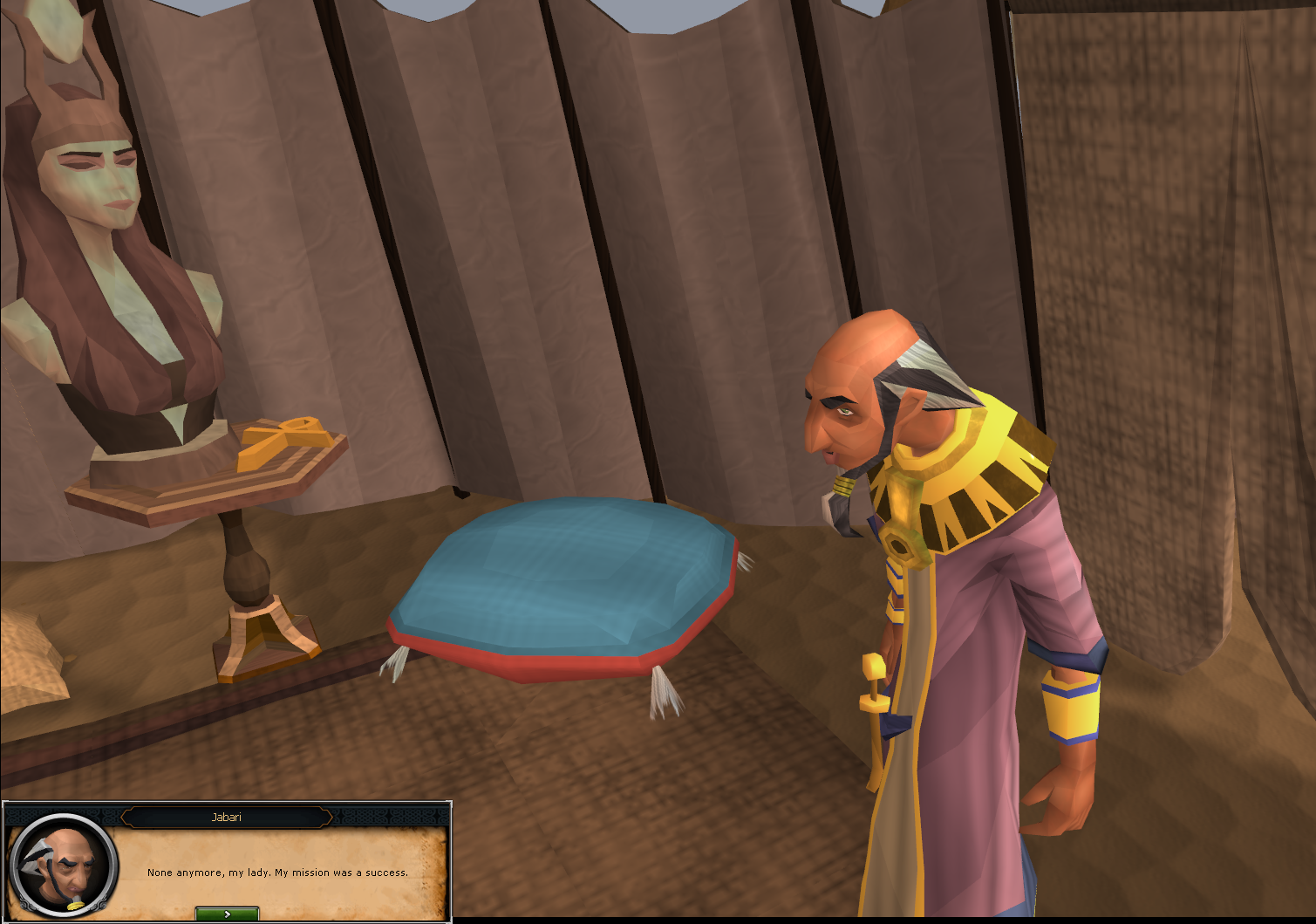Screen dimensions: 1316x924
Task: Click the dialogue text from Jabari
Action: click(279, 872)
